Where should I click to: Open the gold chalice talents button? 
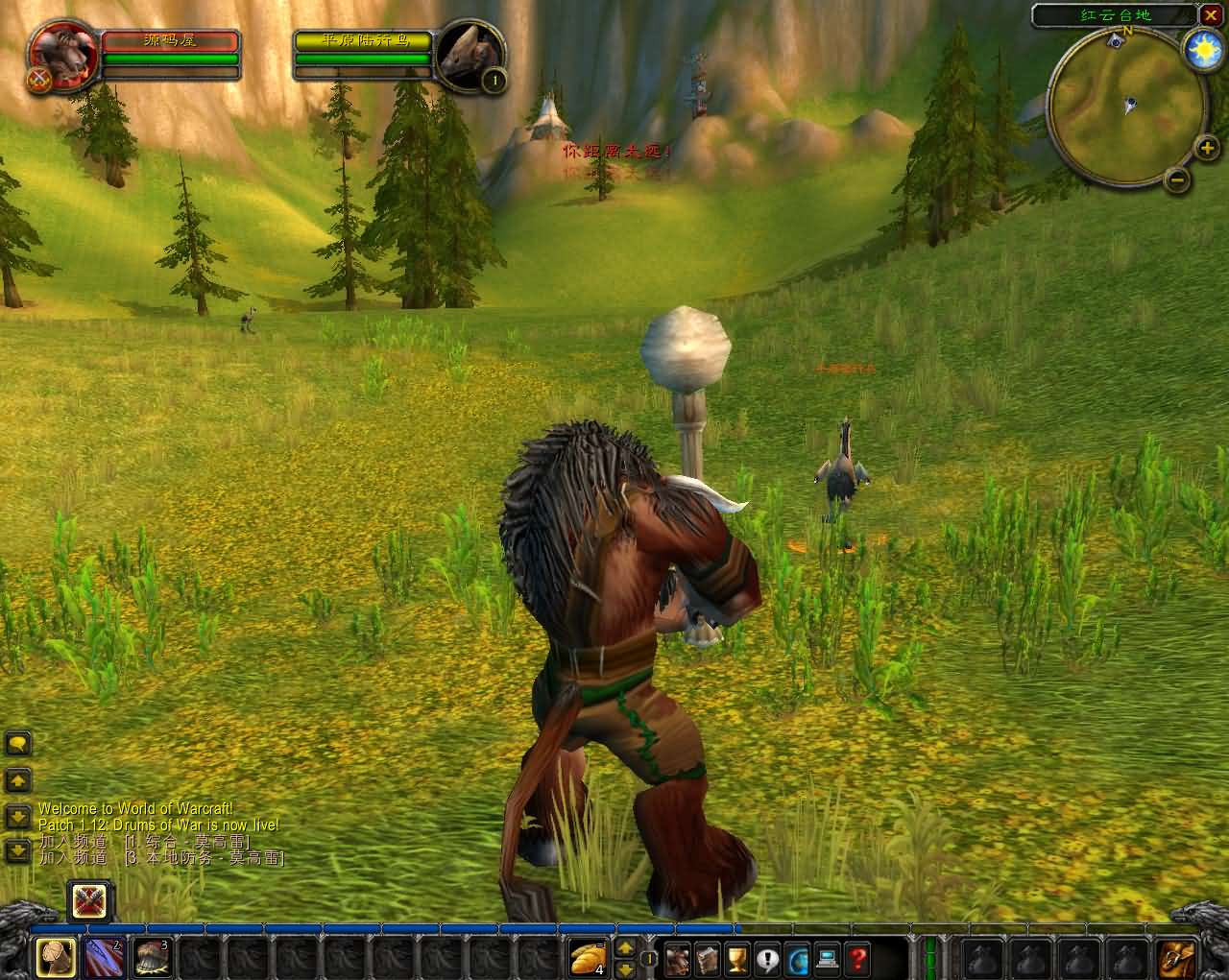tap(737, 957)
